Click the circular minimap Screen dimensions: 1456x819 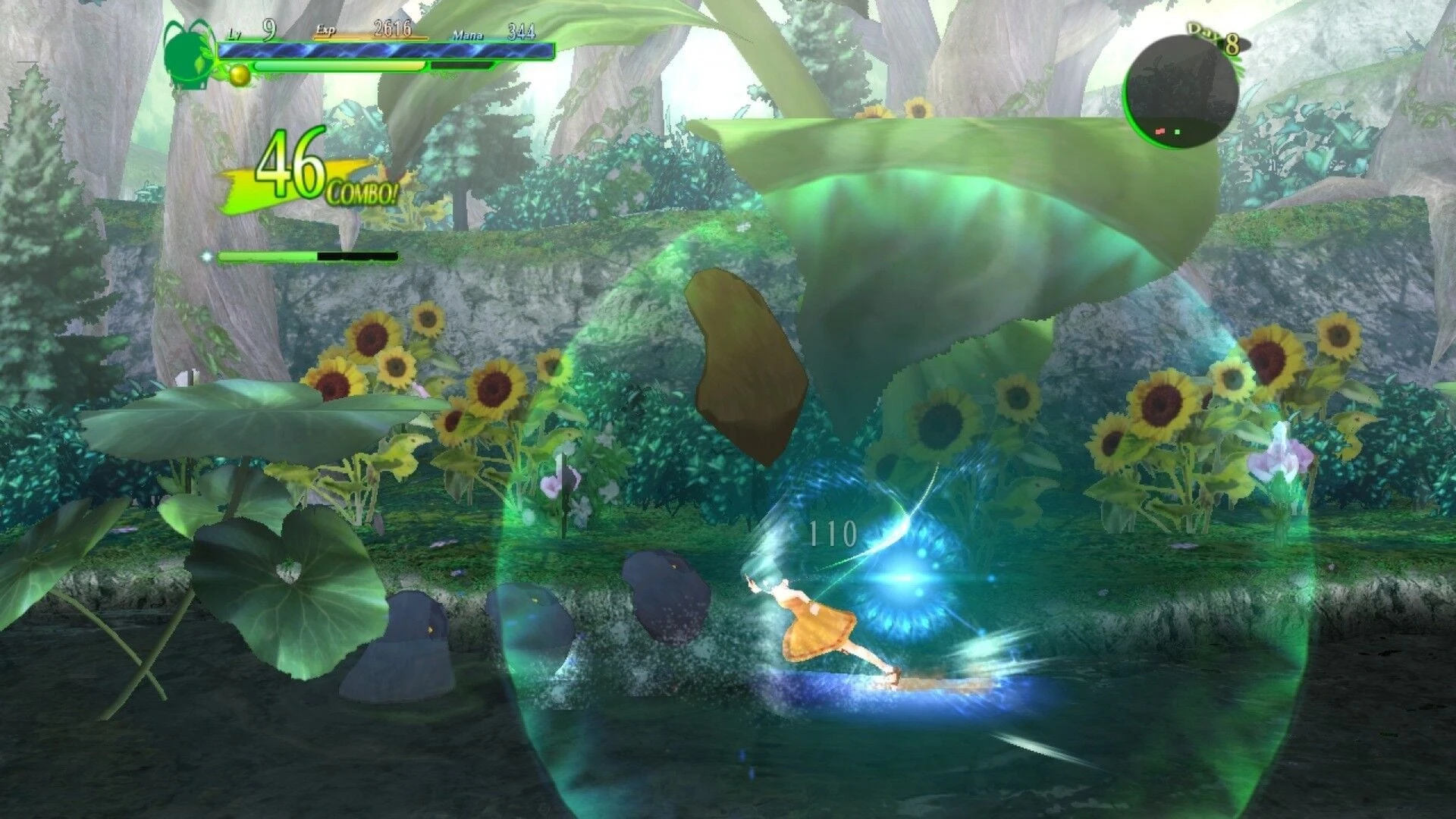pyautogui.click(x=1180, y=93)
